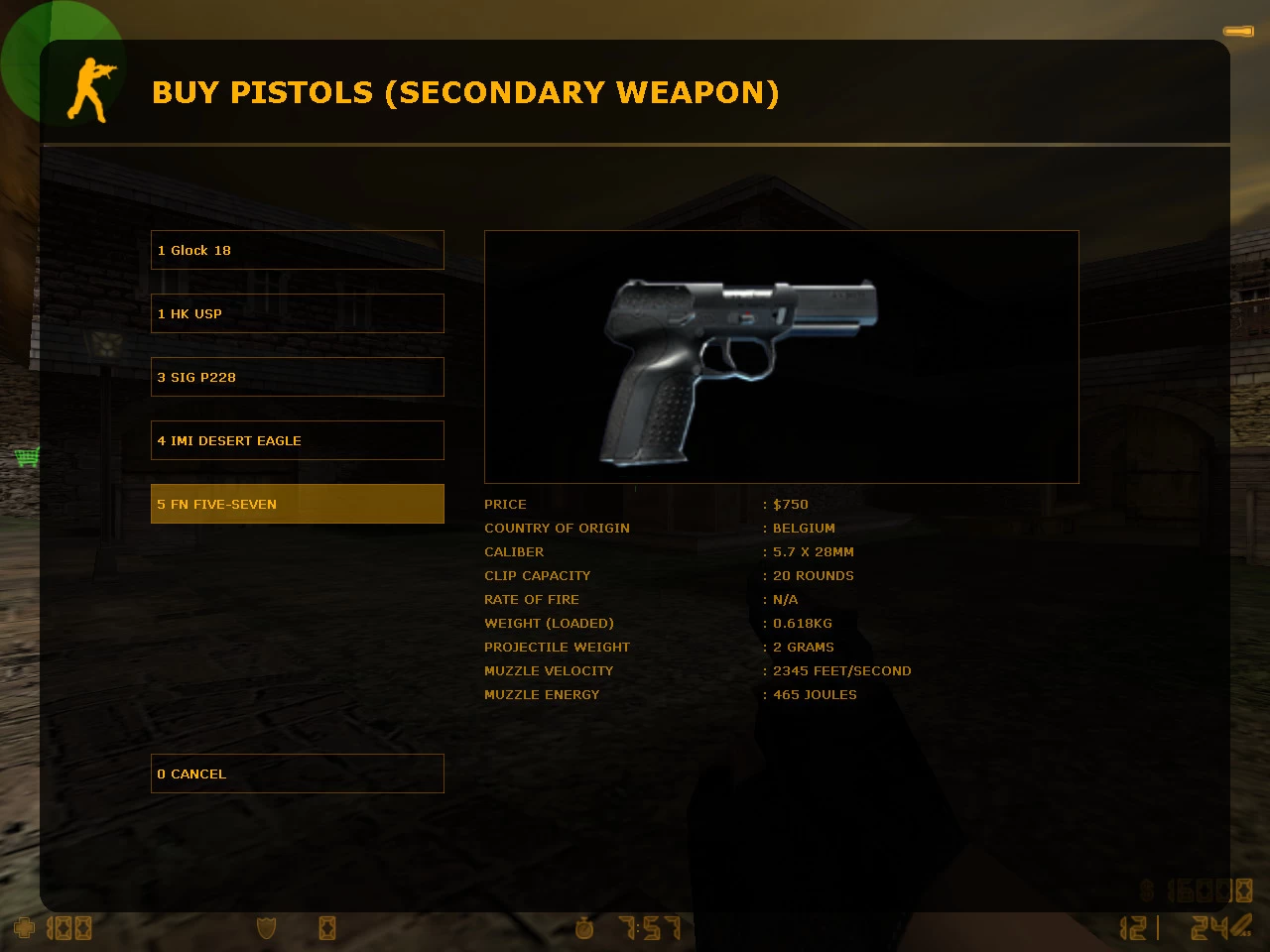This screenshot has height=952, width=1270.
Task: Pick the IMI Desert Eagle
Action: (297, 440)
